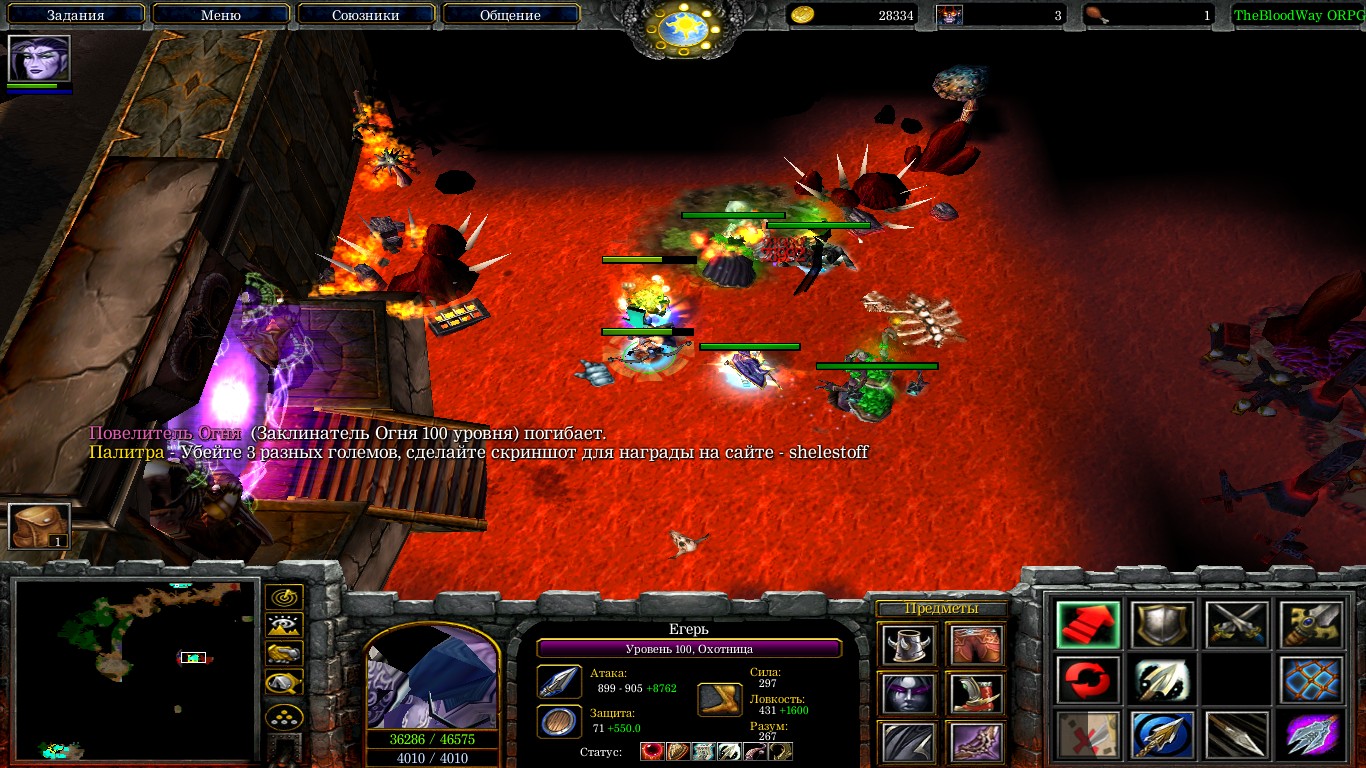Select the hero portrait icon
This screenshot has height=768, width=1366.
point(40,59)
